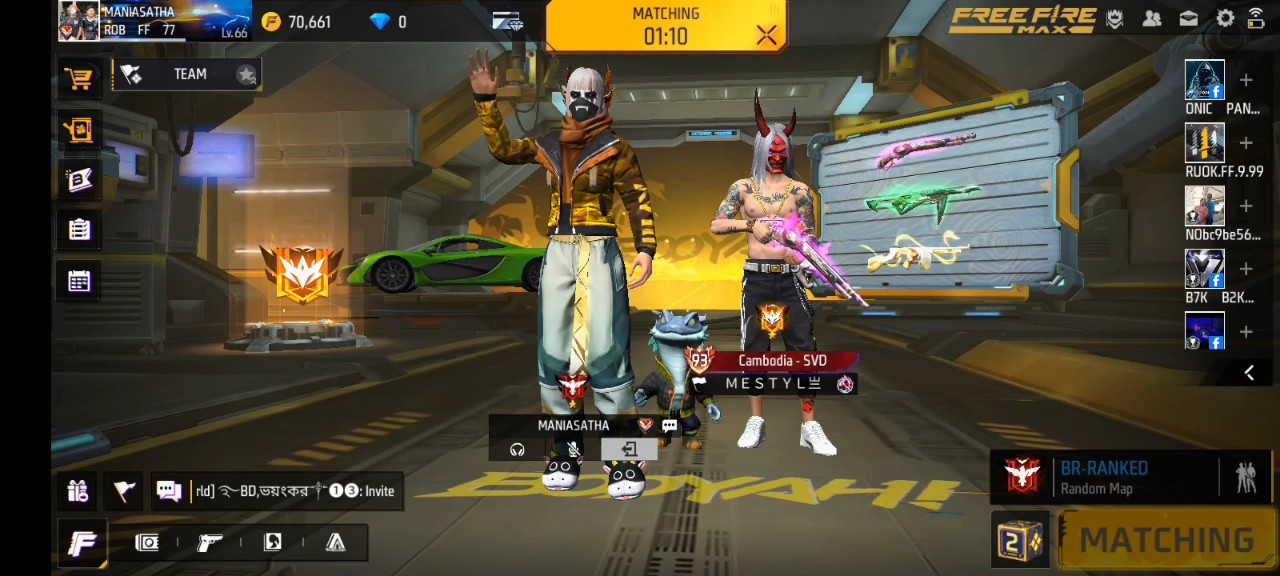Open the settings gear

1224,18
